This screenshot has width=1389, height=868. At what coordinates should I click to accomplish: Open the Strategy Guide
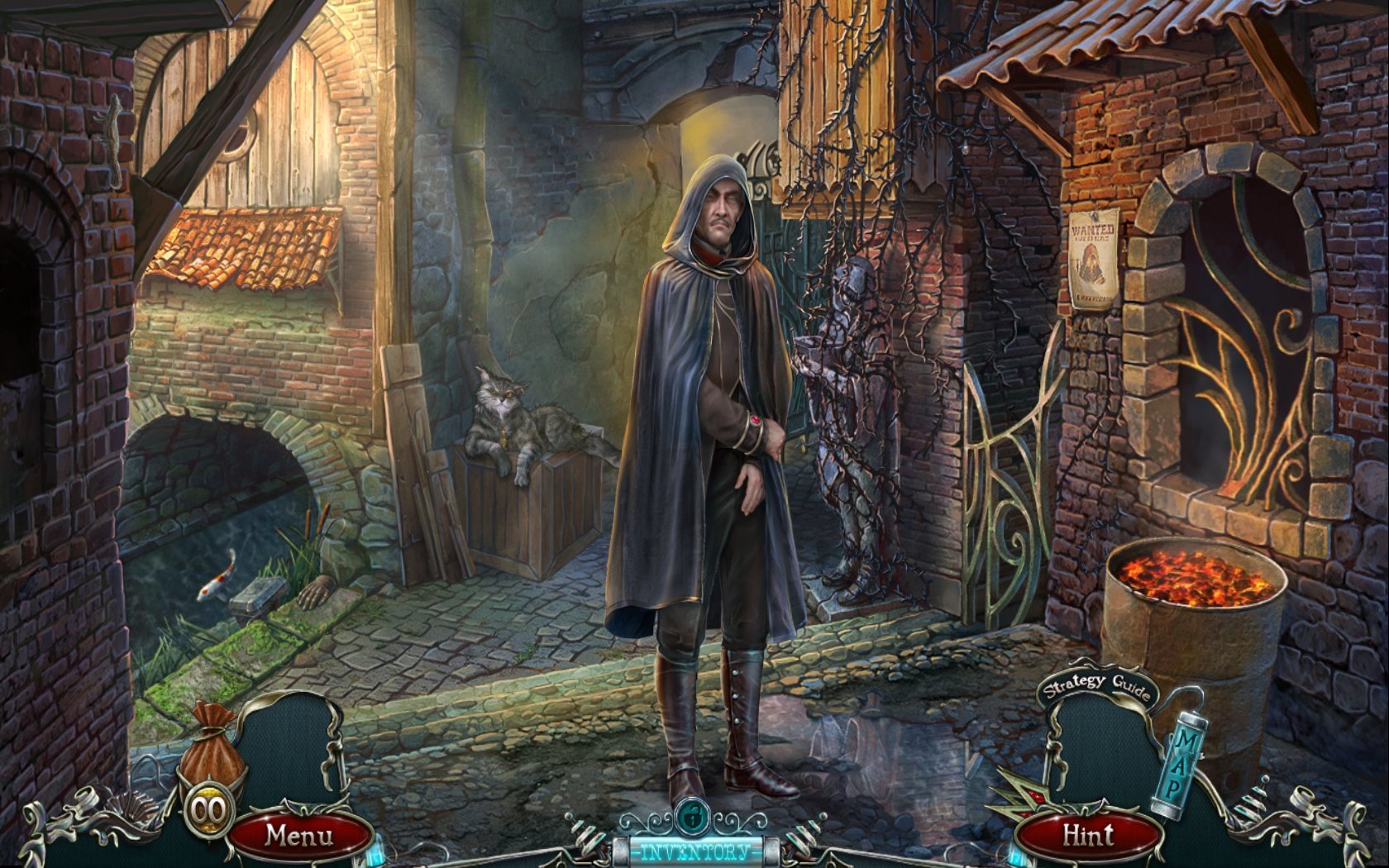pos(1096,687)
